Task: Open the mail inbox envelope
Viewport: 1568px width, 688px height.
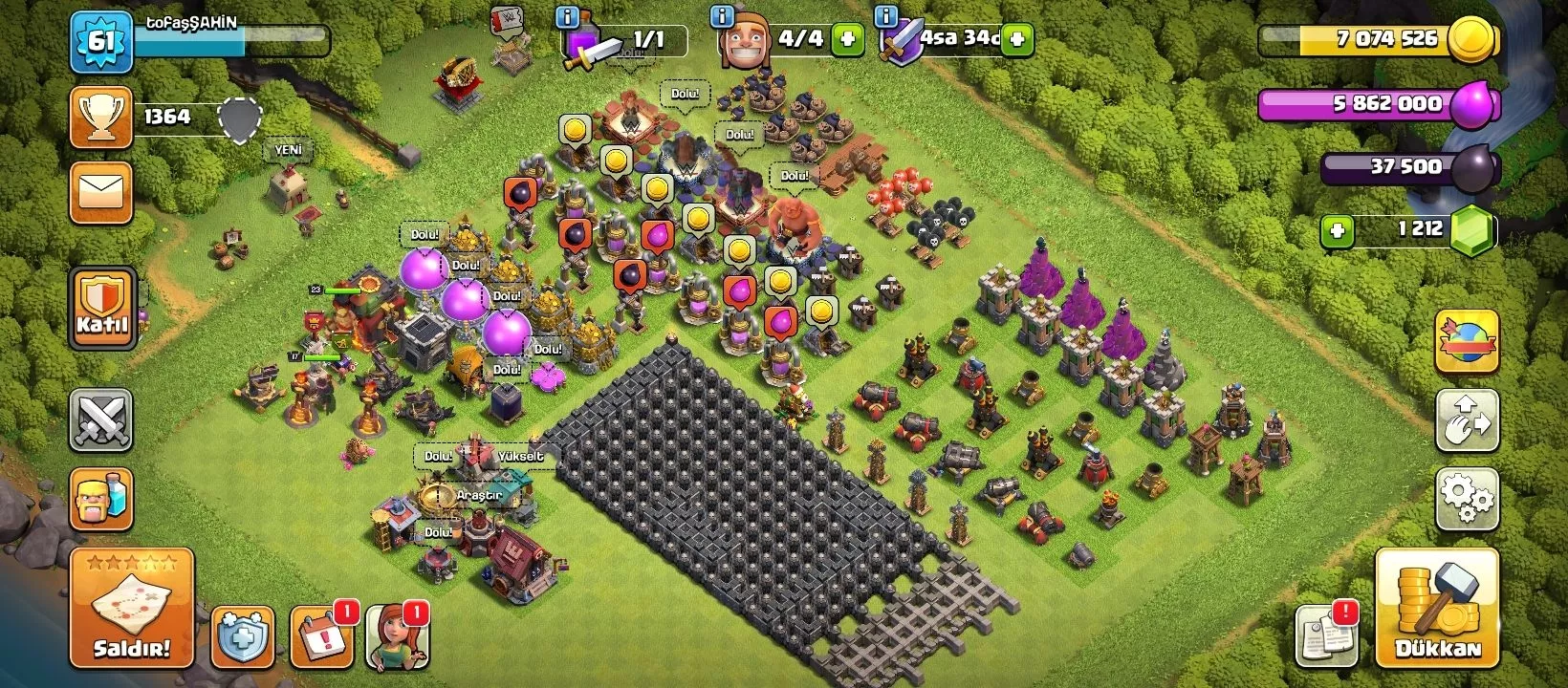Action: [100, 192]
